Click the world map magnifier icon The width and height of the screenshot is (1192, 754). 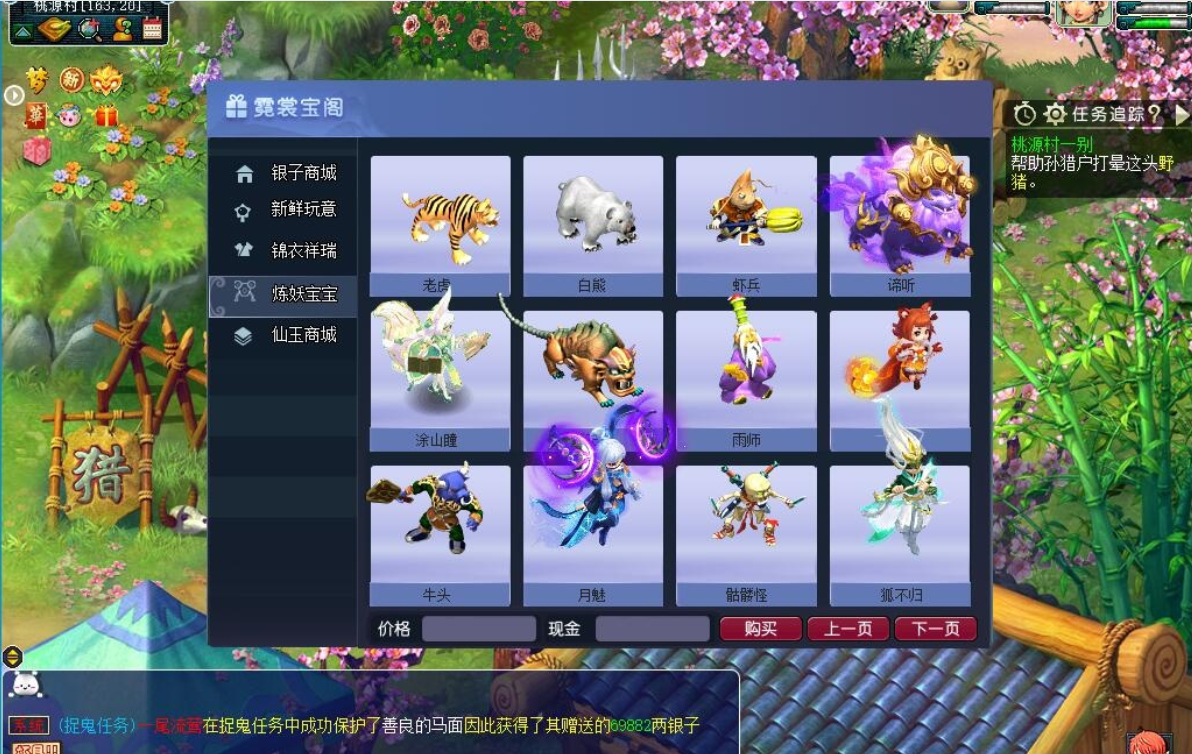click(90, 28)
